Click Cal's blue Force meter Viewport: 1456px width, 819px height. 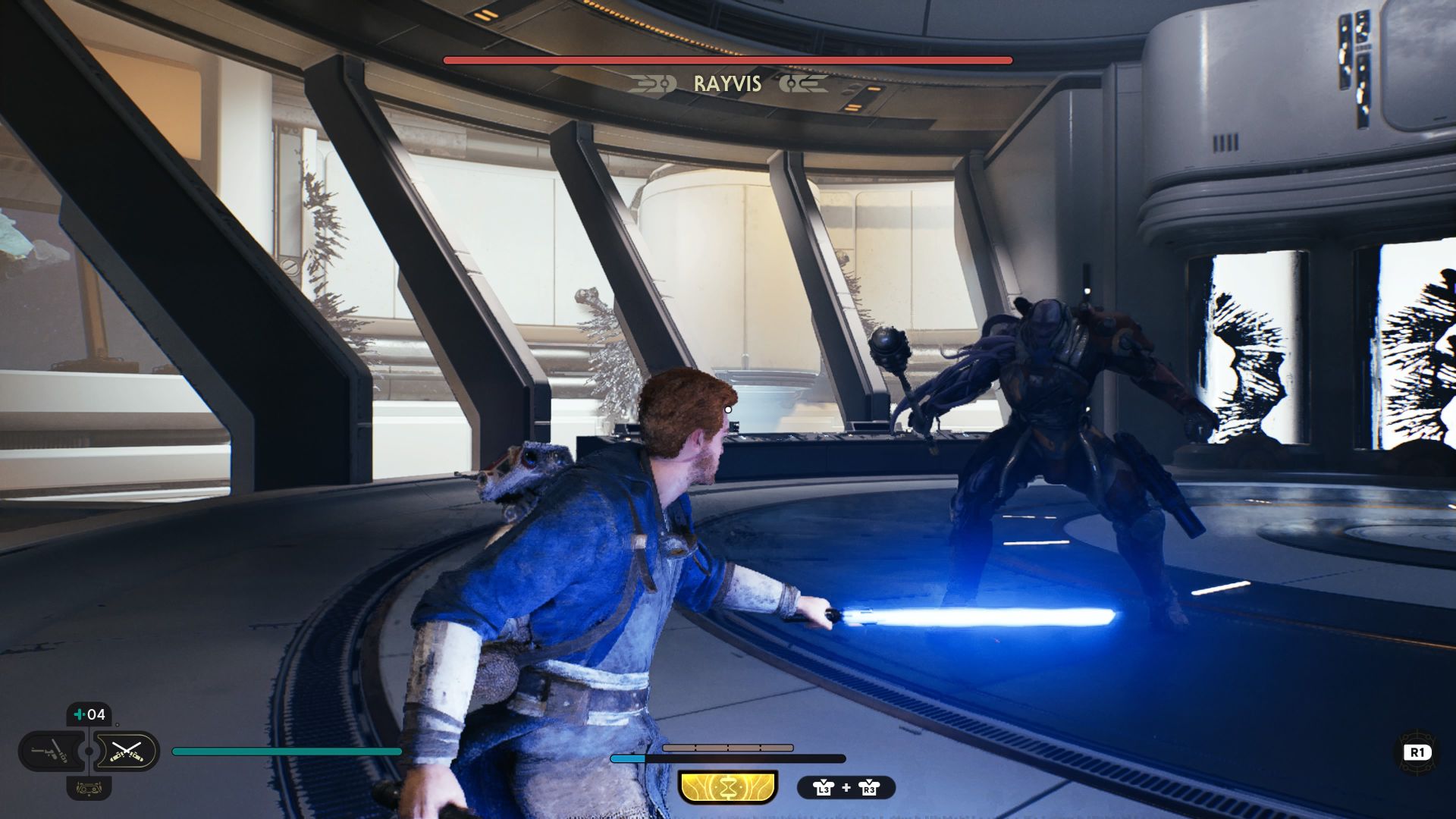pyautogui.click(x=628, y=757)
